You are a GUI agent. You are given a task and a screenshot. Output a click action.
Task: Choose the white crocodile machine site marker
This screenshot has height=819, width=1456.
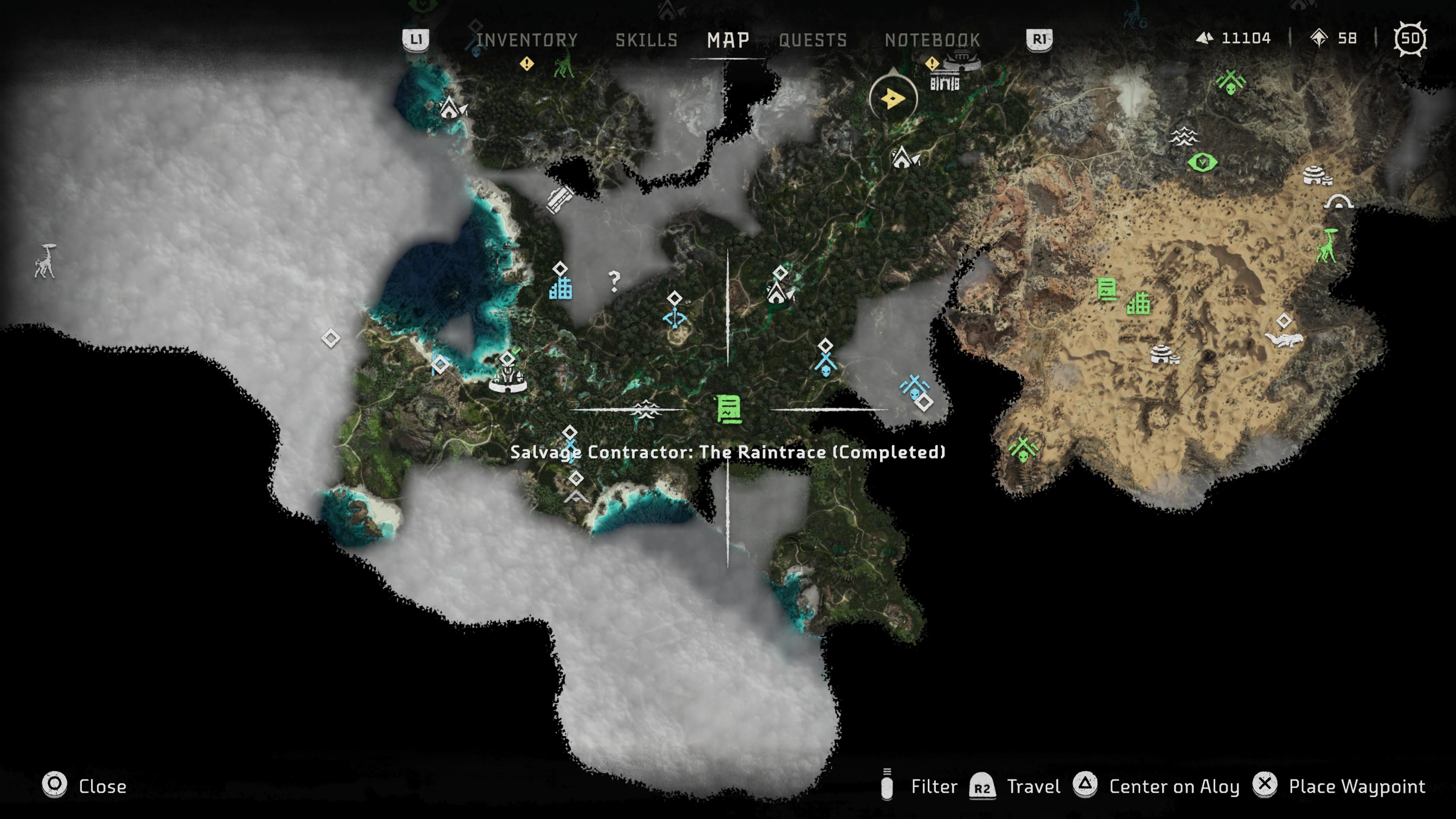pyautogui.click(x=1284, y=339)
